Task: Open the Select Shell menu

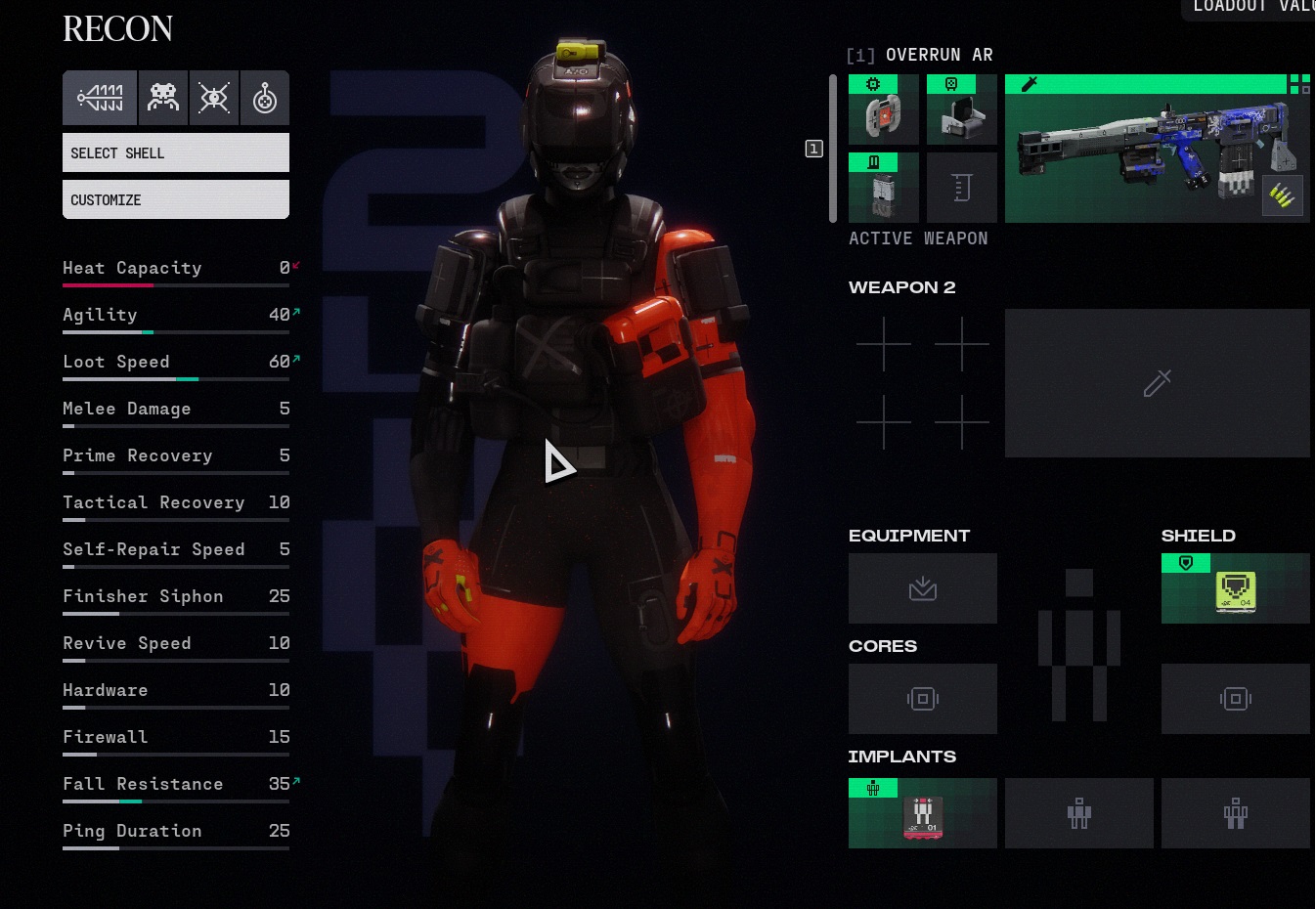Action: (176, 152)
